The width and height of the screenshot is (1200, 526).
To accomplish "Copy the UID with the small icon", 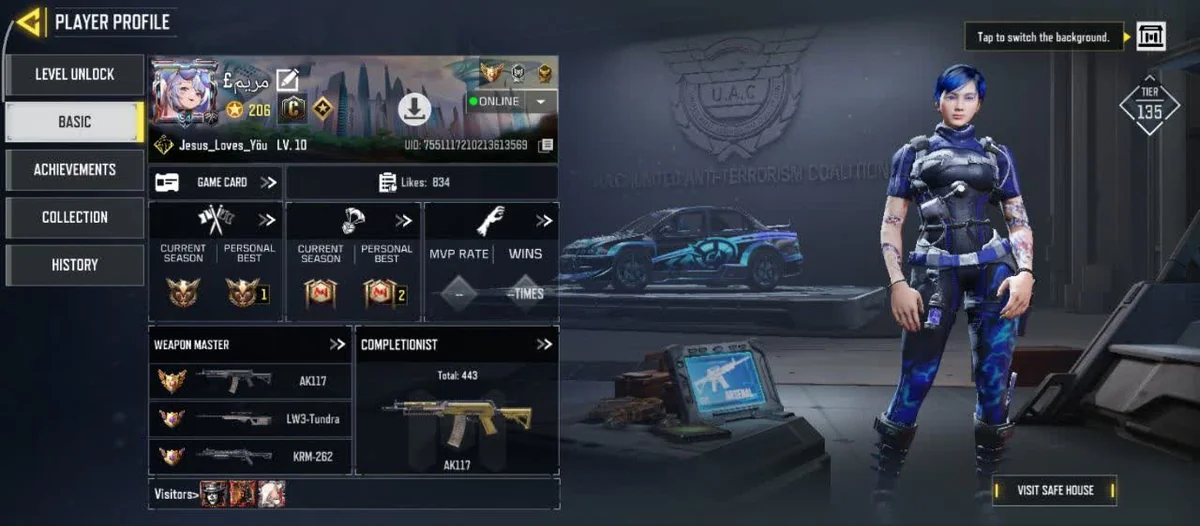I will (x=546, y=146).
